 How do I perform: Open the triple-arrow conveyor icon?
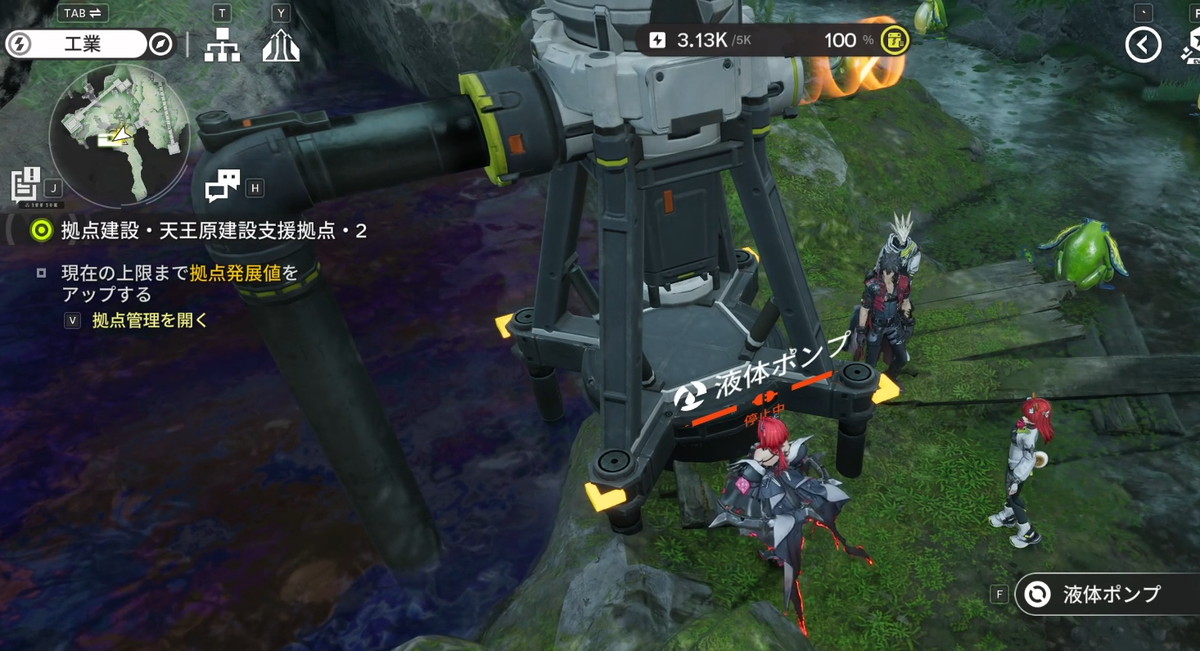[281, 44]
